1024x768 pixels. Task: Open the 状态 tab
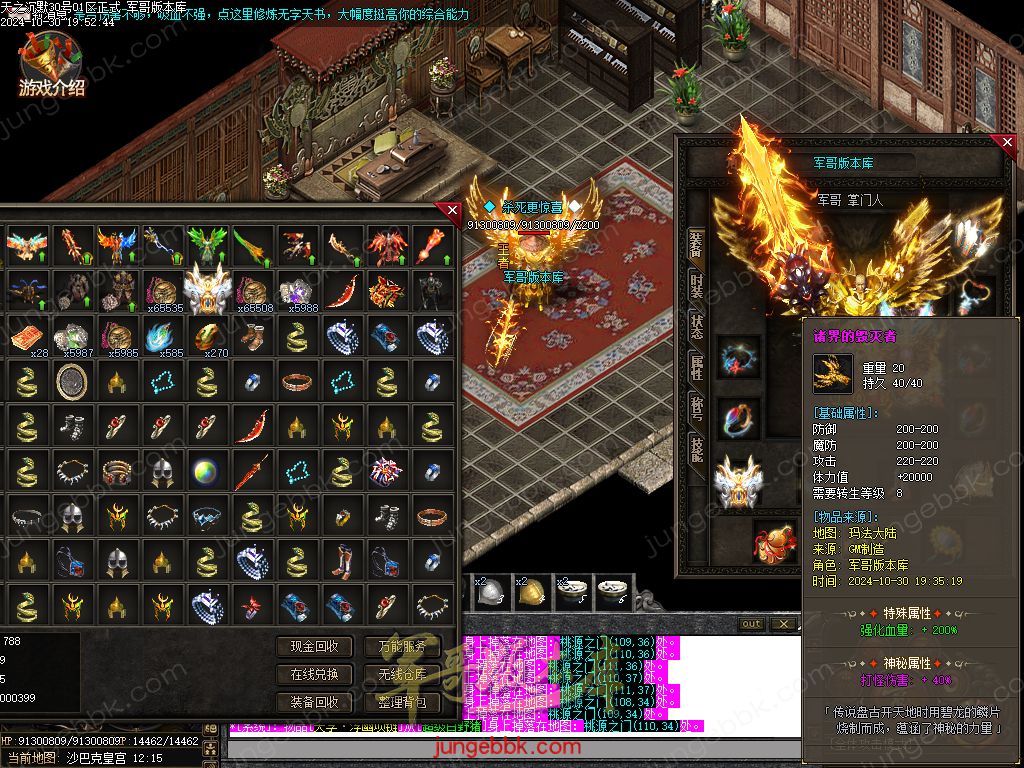point(697,328)
